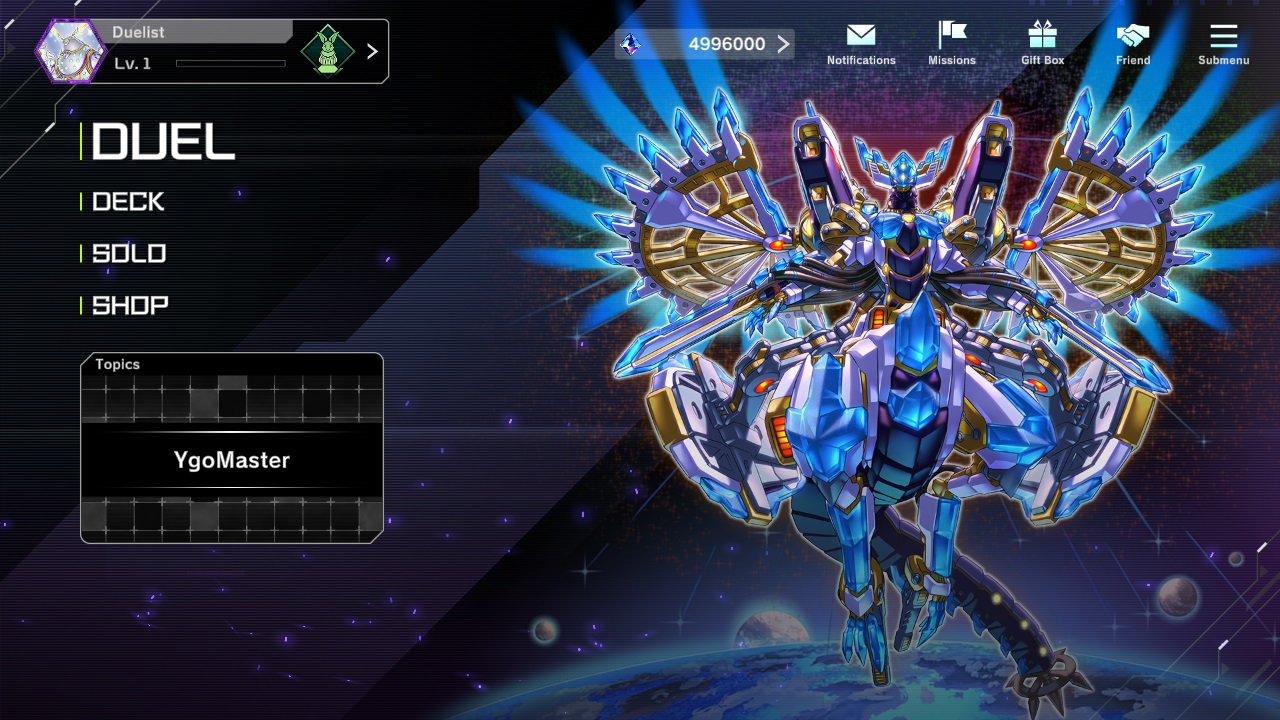1280x720 pixels.
Task: View the Friend menu
Action: pyautogui.click(x=1133, y=44)
